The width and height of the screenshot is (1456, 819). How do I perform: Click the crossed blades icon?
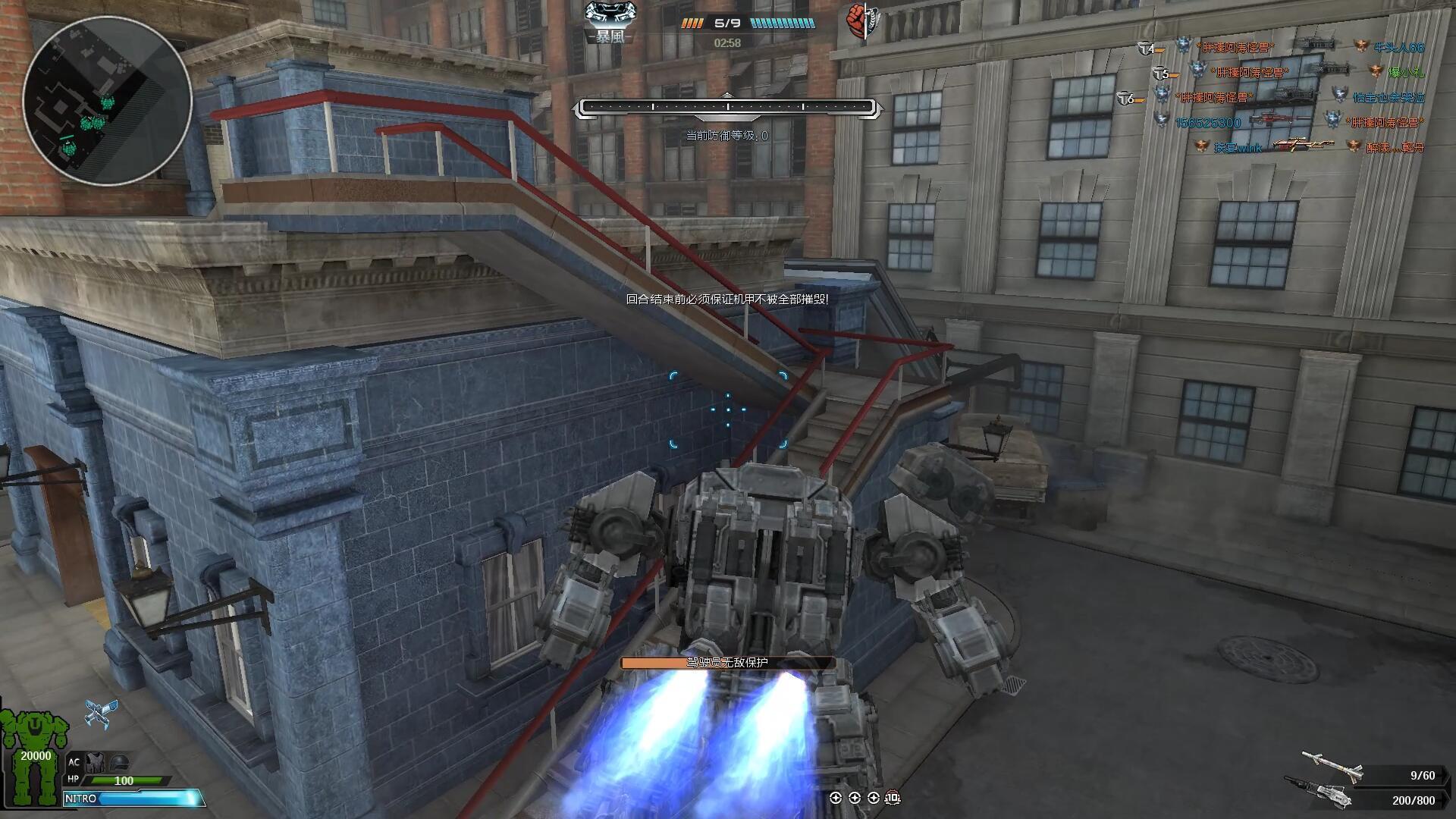[101, 713]
